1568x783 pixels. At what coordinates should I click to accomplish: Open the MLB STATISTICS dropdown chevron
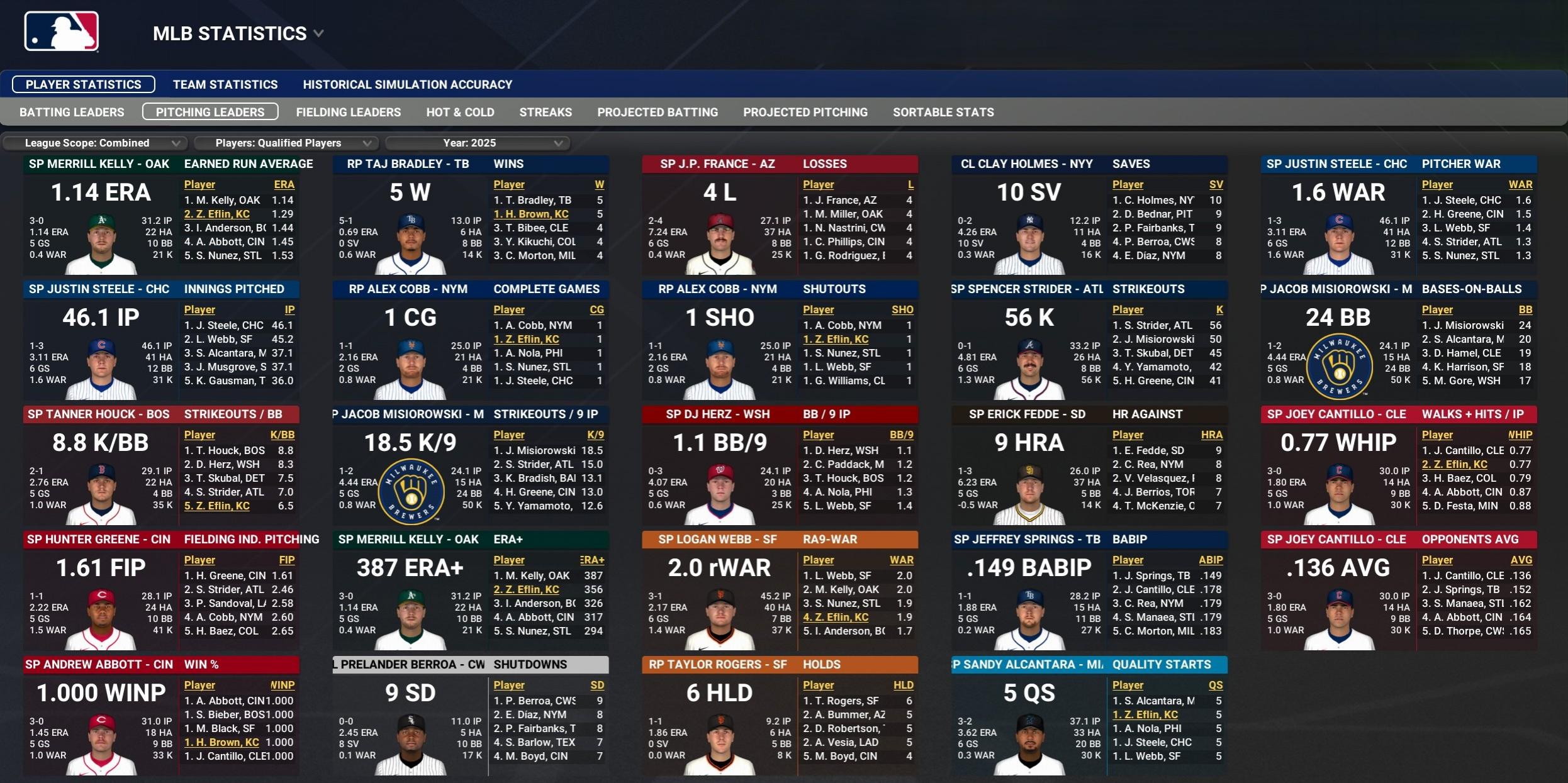[x=318, y=34]
